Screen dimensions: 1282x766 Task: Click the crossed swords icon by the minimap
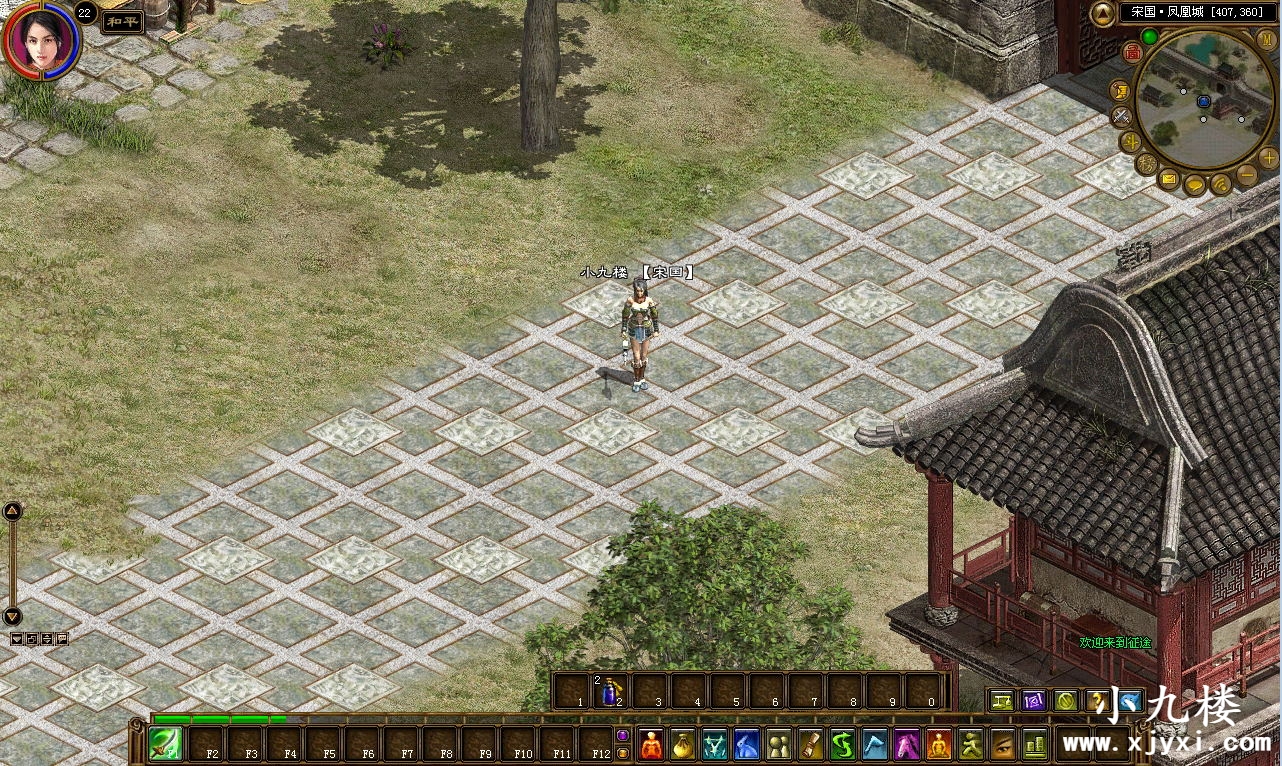point(1122,116)
